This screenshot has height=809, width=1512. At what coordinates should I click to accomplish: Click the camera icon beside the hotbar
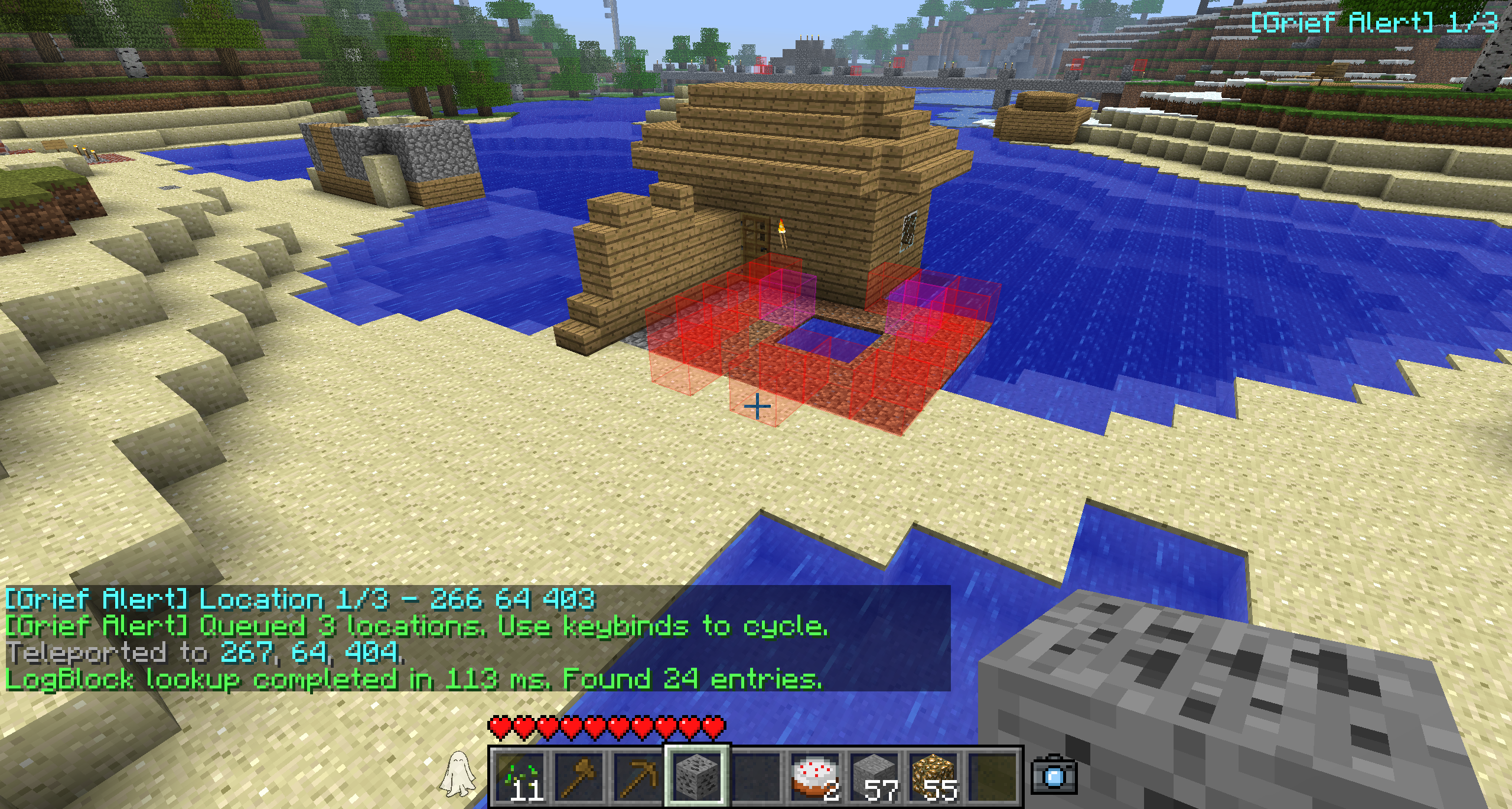point(1054,775)
